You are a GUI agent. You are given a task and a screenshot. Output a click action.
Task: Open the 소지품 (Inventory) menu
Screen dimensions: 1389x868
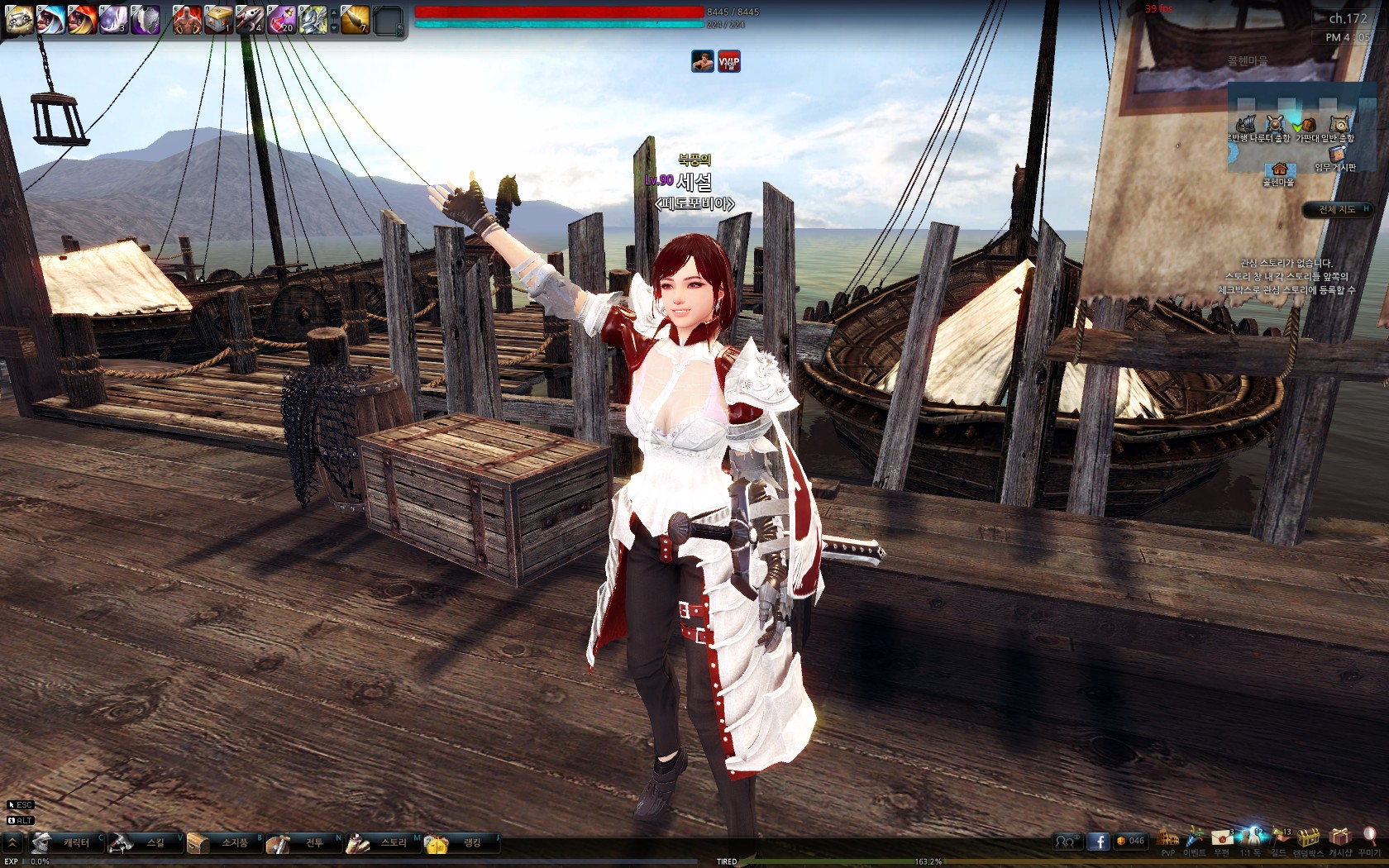(225, 842)
